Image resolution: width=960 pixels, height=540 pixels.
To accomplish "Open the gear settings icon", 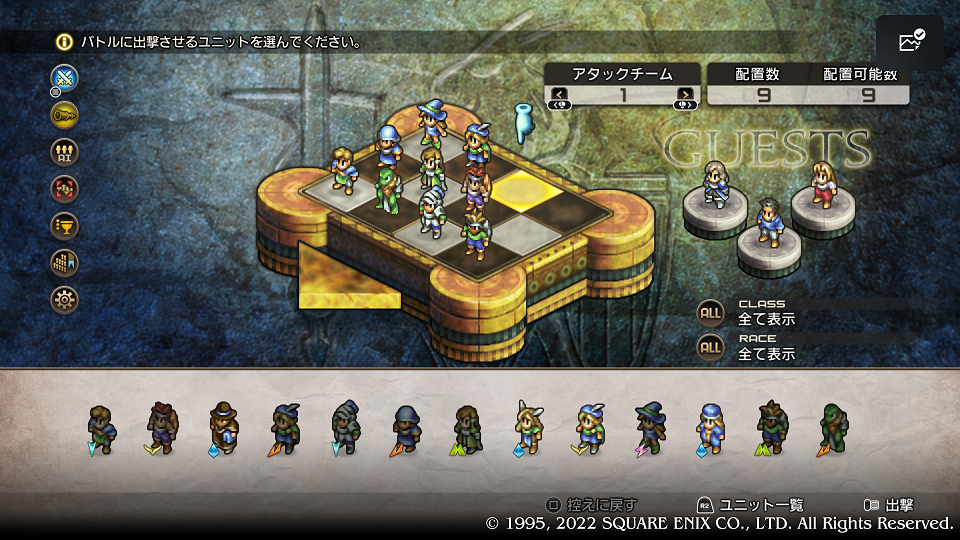I will (65, 299).
